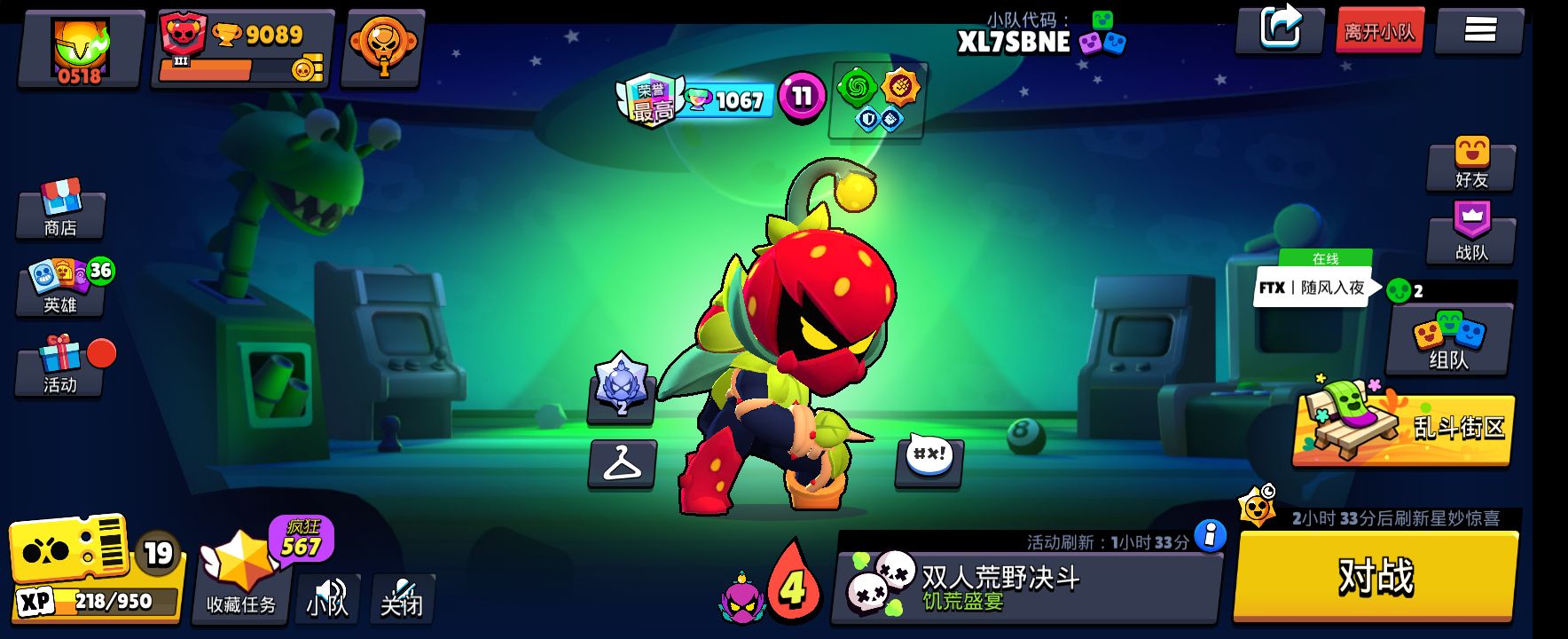The image size is (1568, 639).
Task: Open the 商店 shop
Action: coord(60,209)
